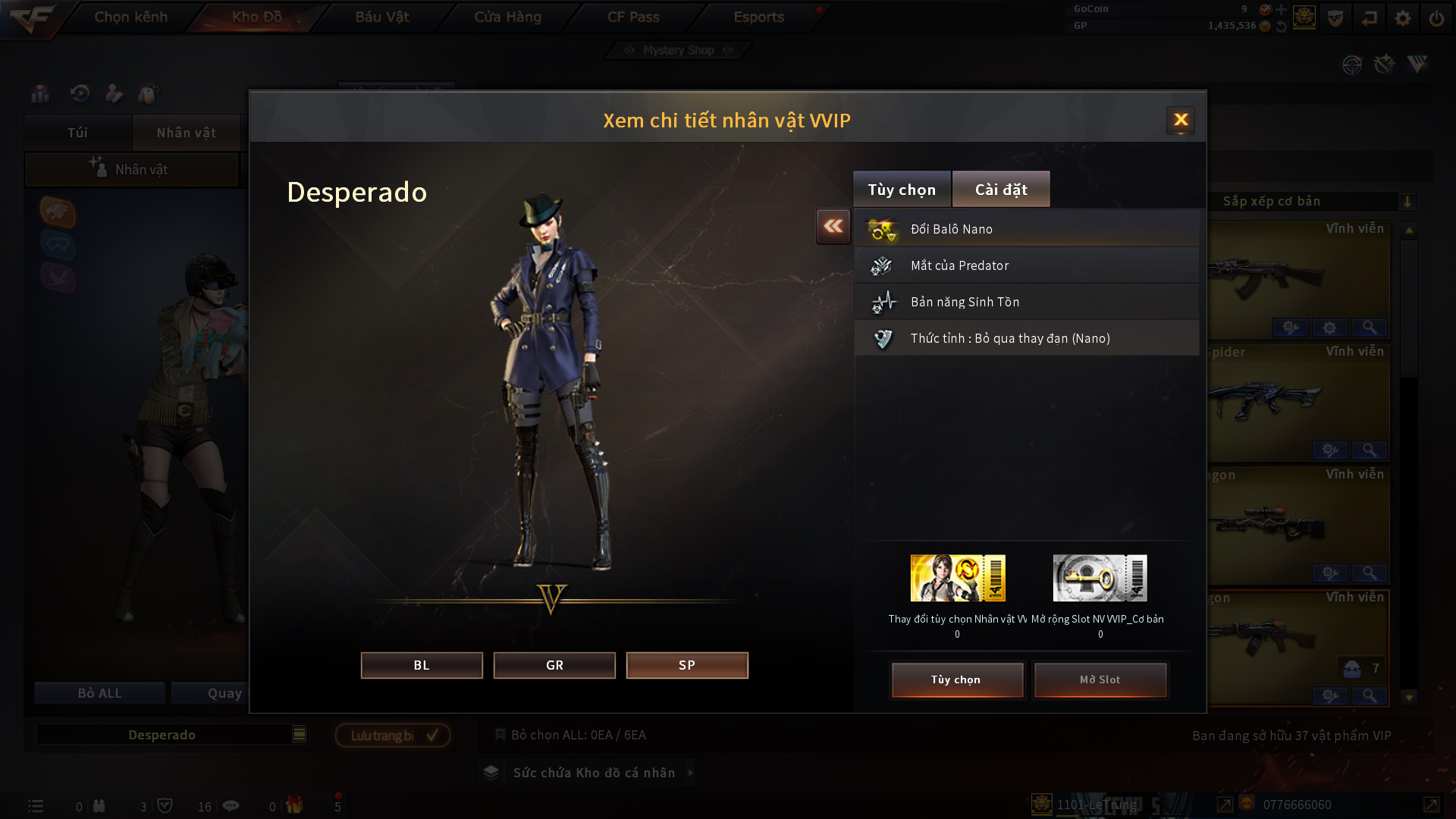This screenshot has height=819, width=1456.
Task: Open the CF Pass menu
Action: tap(633, 17)
